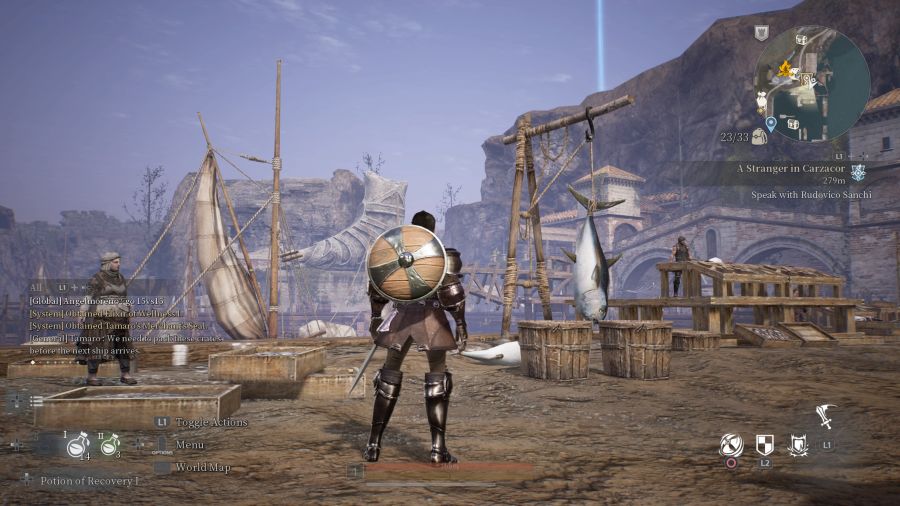Screen dimensions: 900x506
Task: Click the golden campfire marker on the minimap
Action: pos(785,70)
